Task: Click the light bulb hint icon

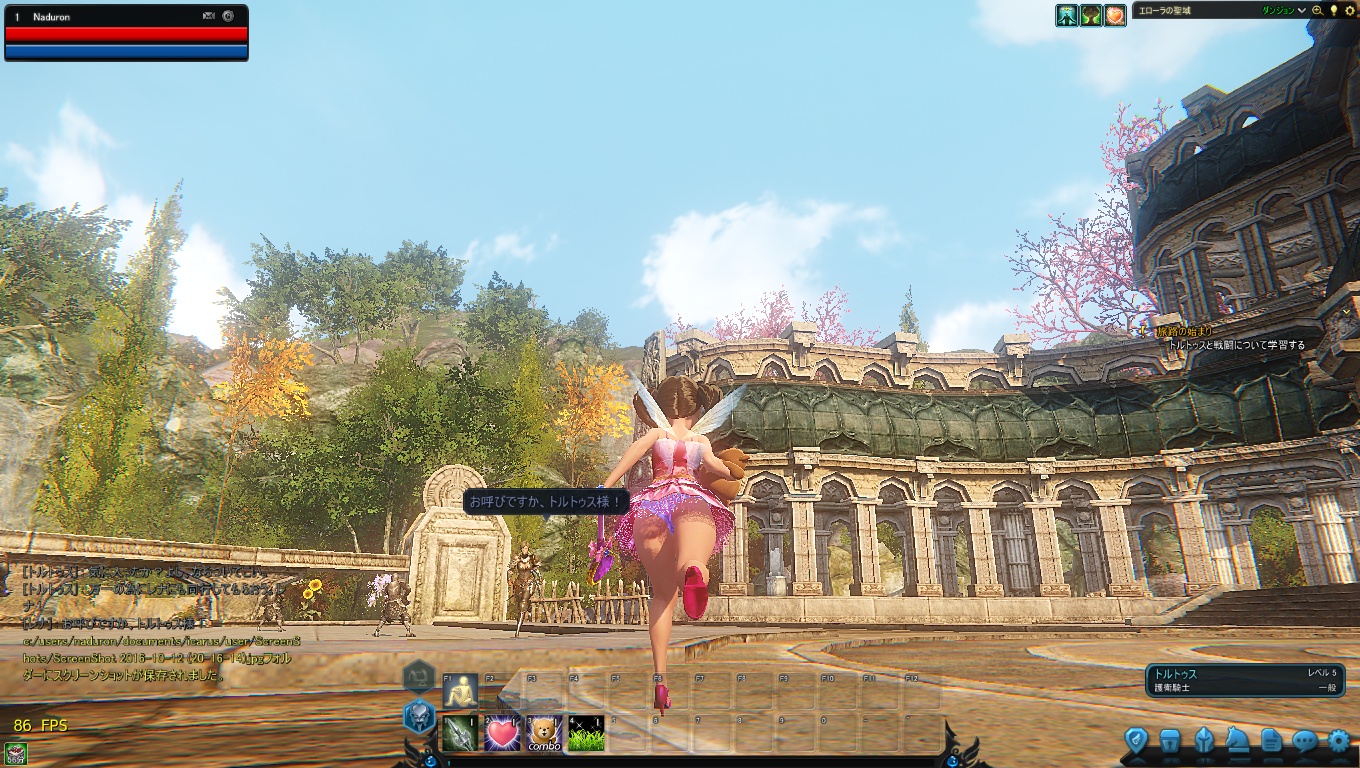Action: point(1333,11)
